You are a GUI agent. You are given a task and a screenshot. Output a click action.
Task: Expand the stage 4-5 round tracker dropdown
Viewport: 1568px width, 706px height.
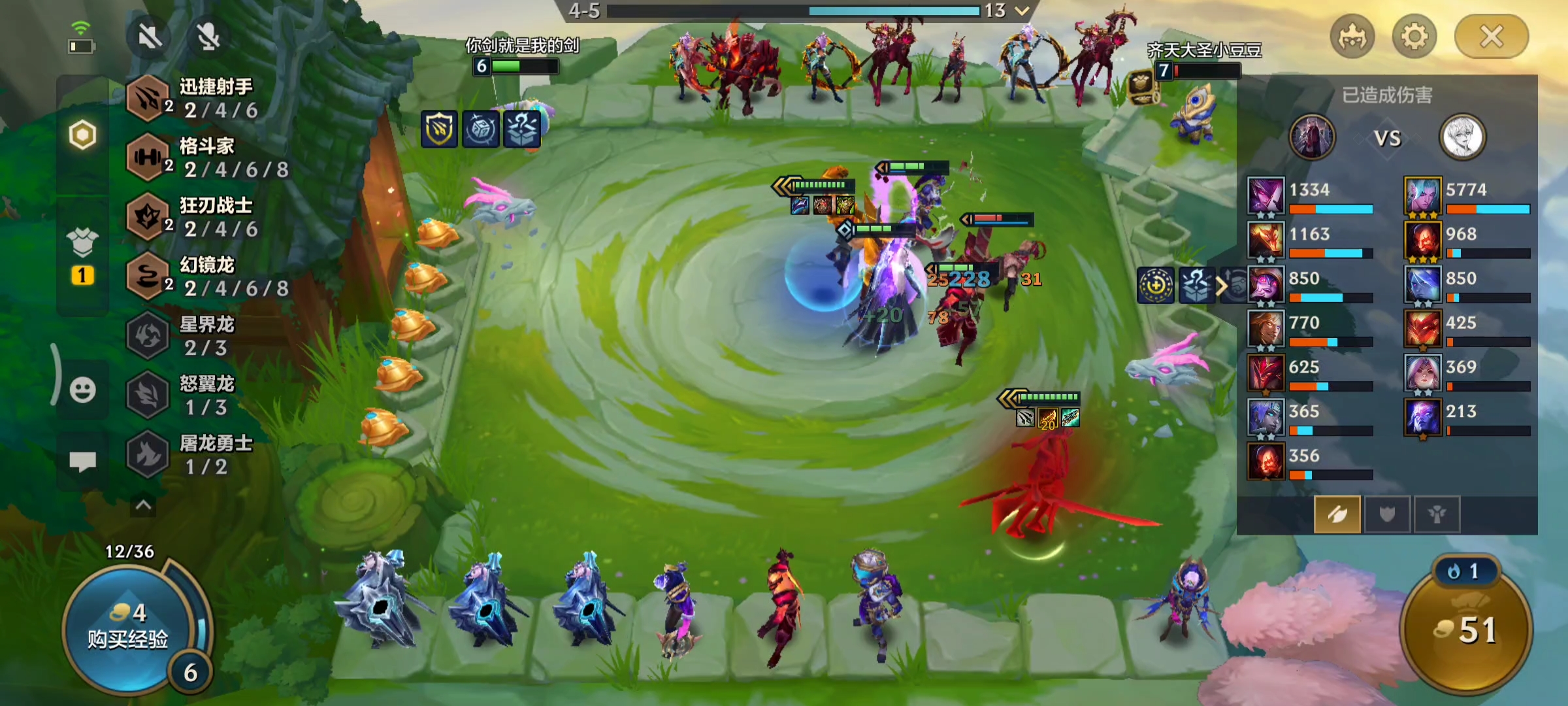pos(1022,10)
